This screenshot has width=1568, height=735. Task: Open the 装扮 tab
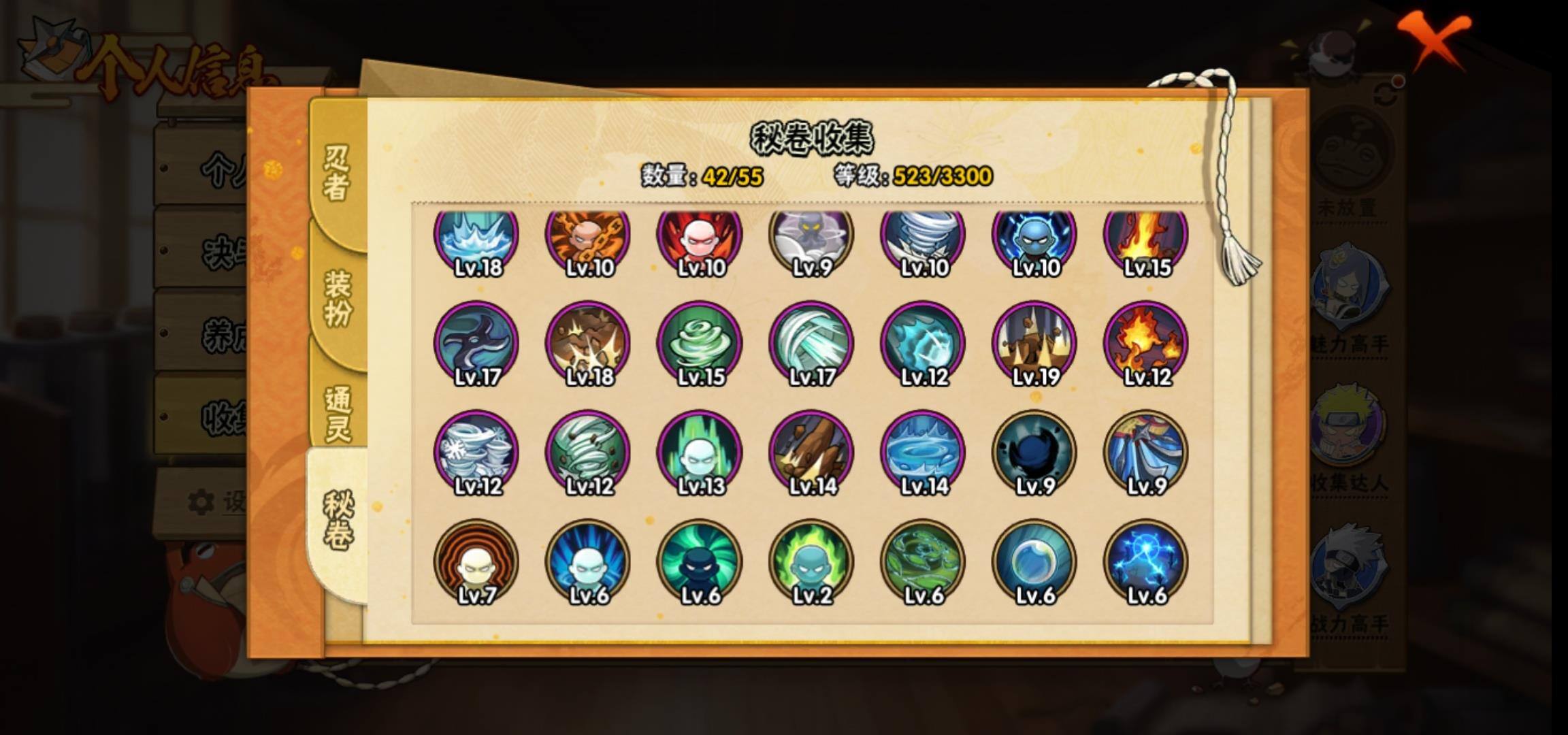[x=337, y=297]
